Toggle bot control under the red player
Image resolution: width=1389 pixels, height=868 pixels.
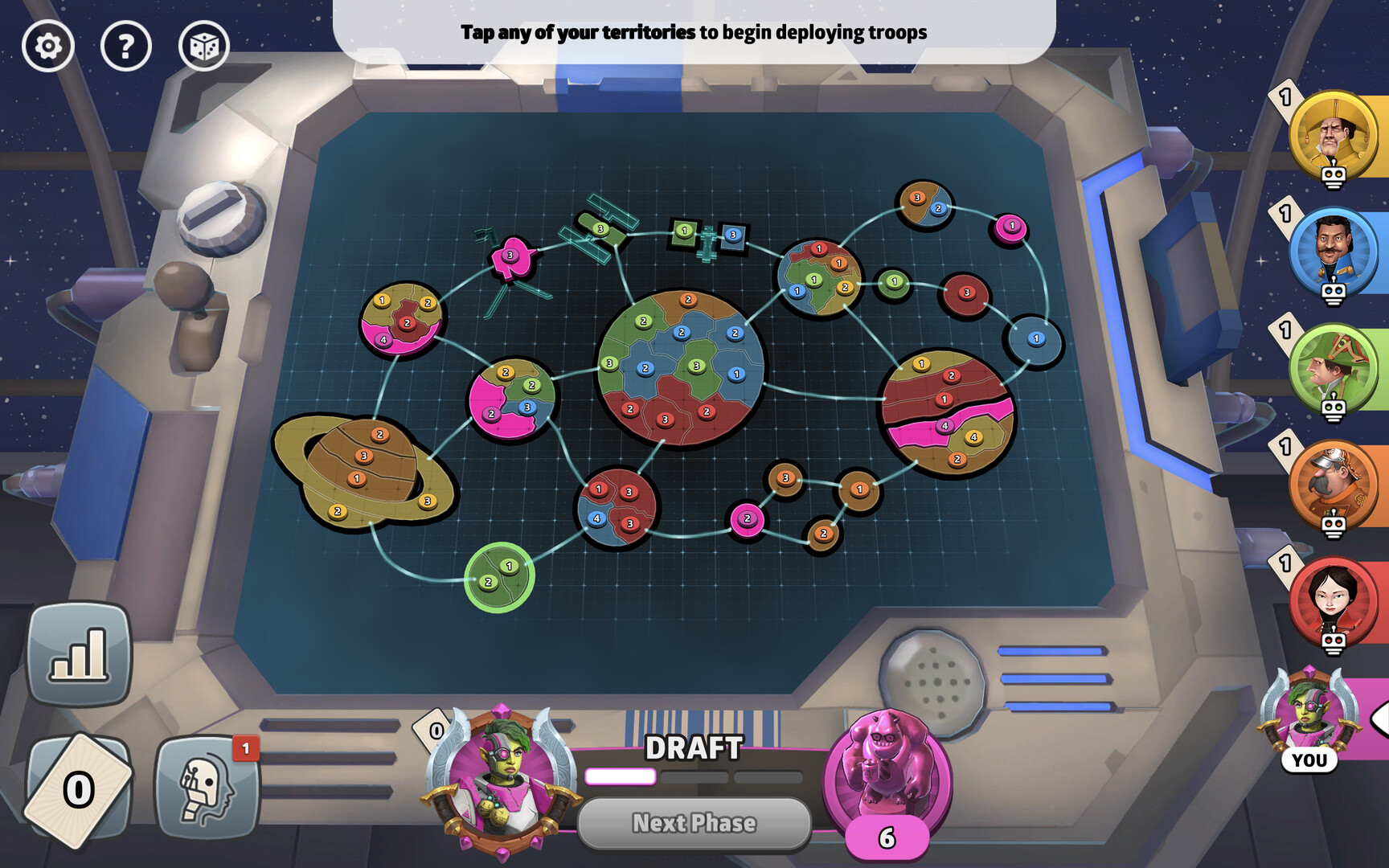pos(1333,641)
